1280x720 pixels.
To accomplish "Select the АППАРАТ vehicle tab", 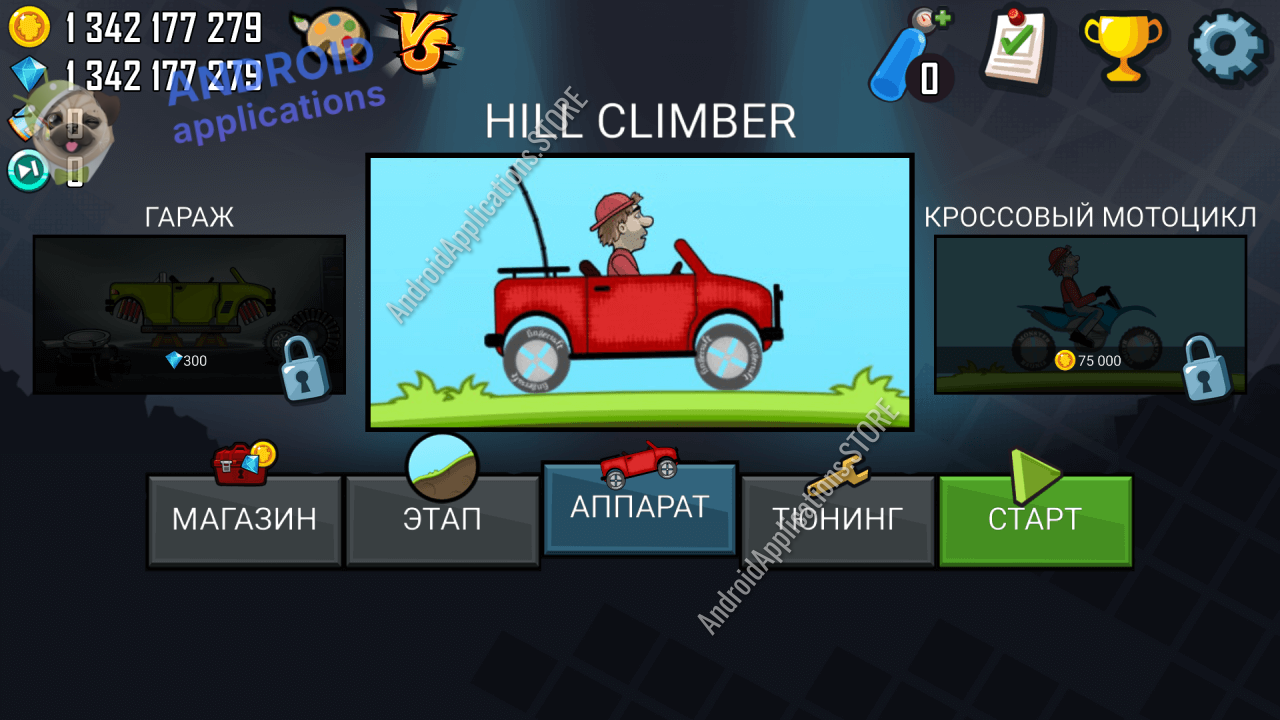I will tap(640, 508).
